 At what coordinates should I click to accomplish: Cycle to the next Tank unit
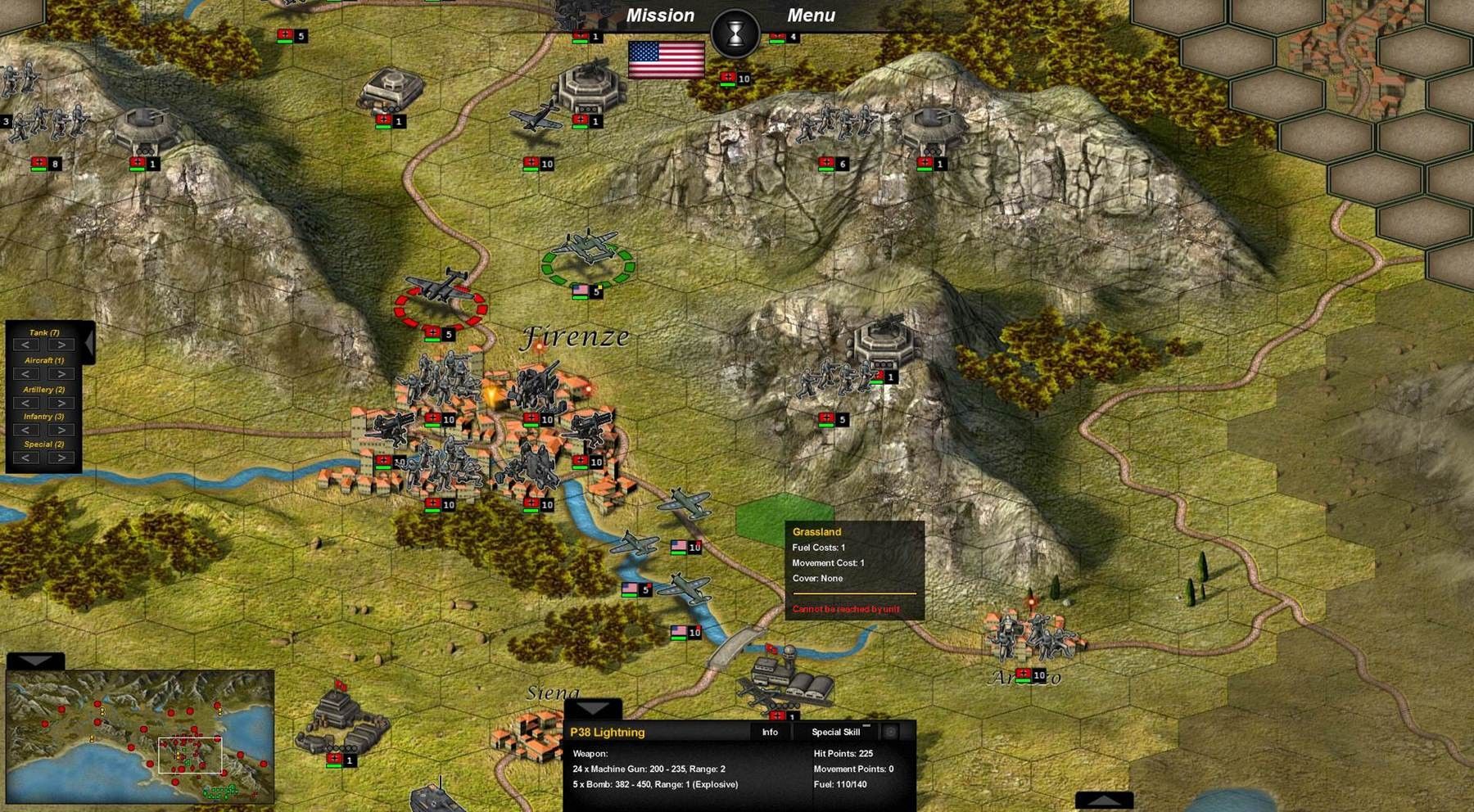click(61, 345)
